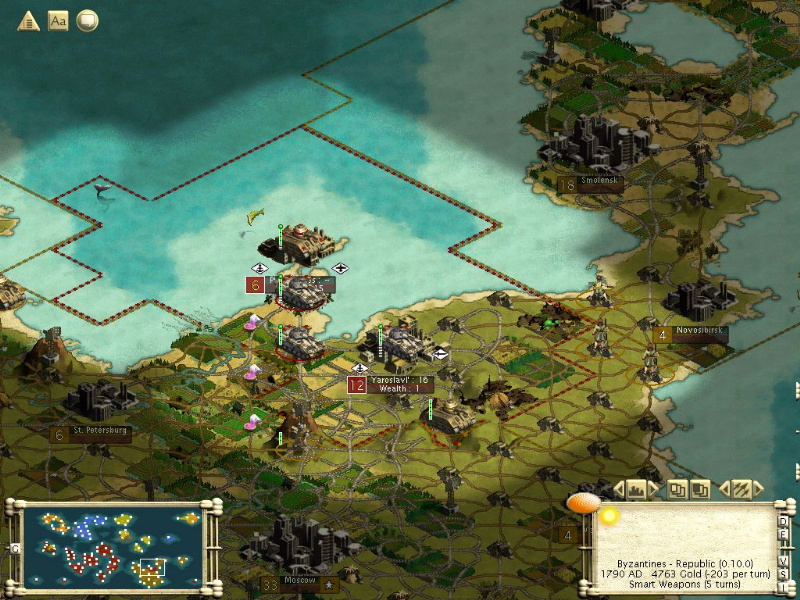Open the city view skyline button

click(636, 489)
